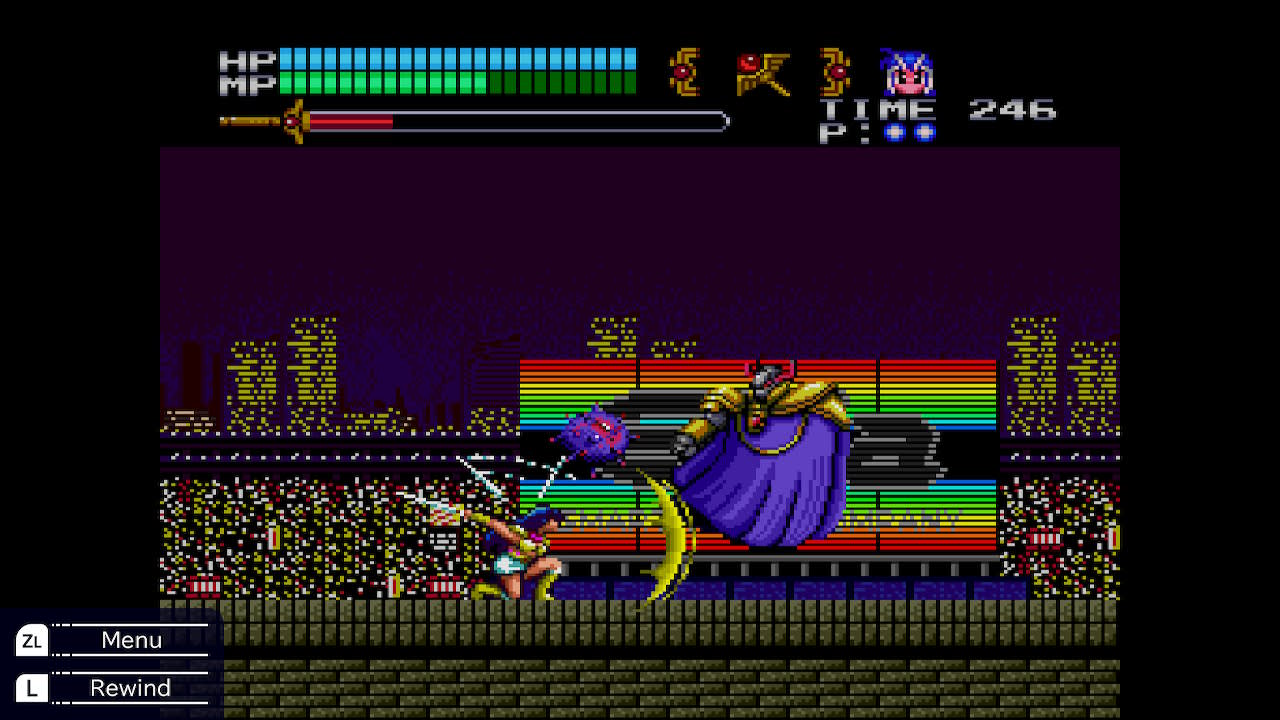Image resolution: width=1280 pixels, height=720 pixels.
Task: Activate Rewind via its overlay label
Action: coord(131,688)
